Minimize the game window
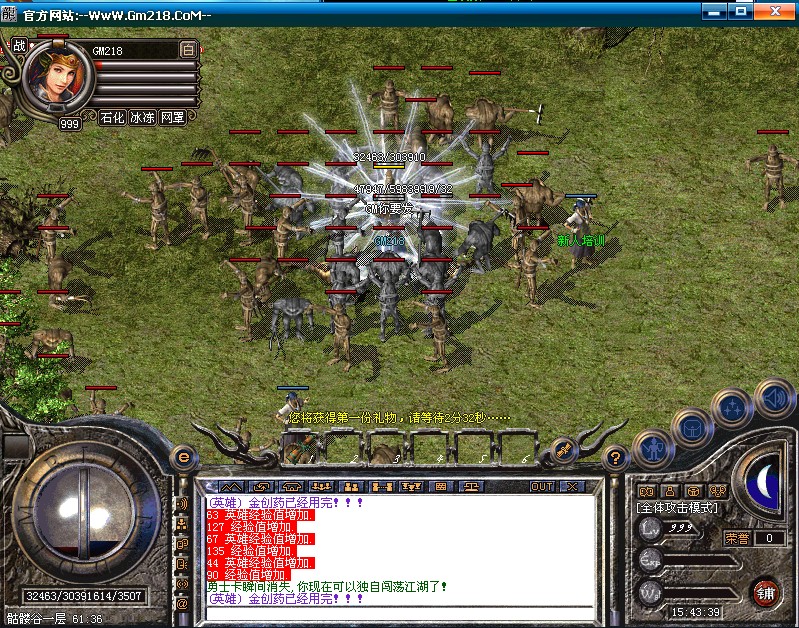The height and width of the screenshot is (628, 799). point(714,11)
